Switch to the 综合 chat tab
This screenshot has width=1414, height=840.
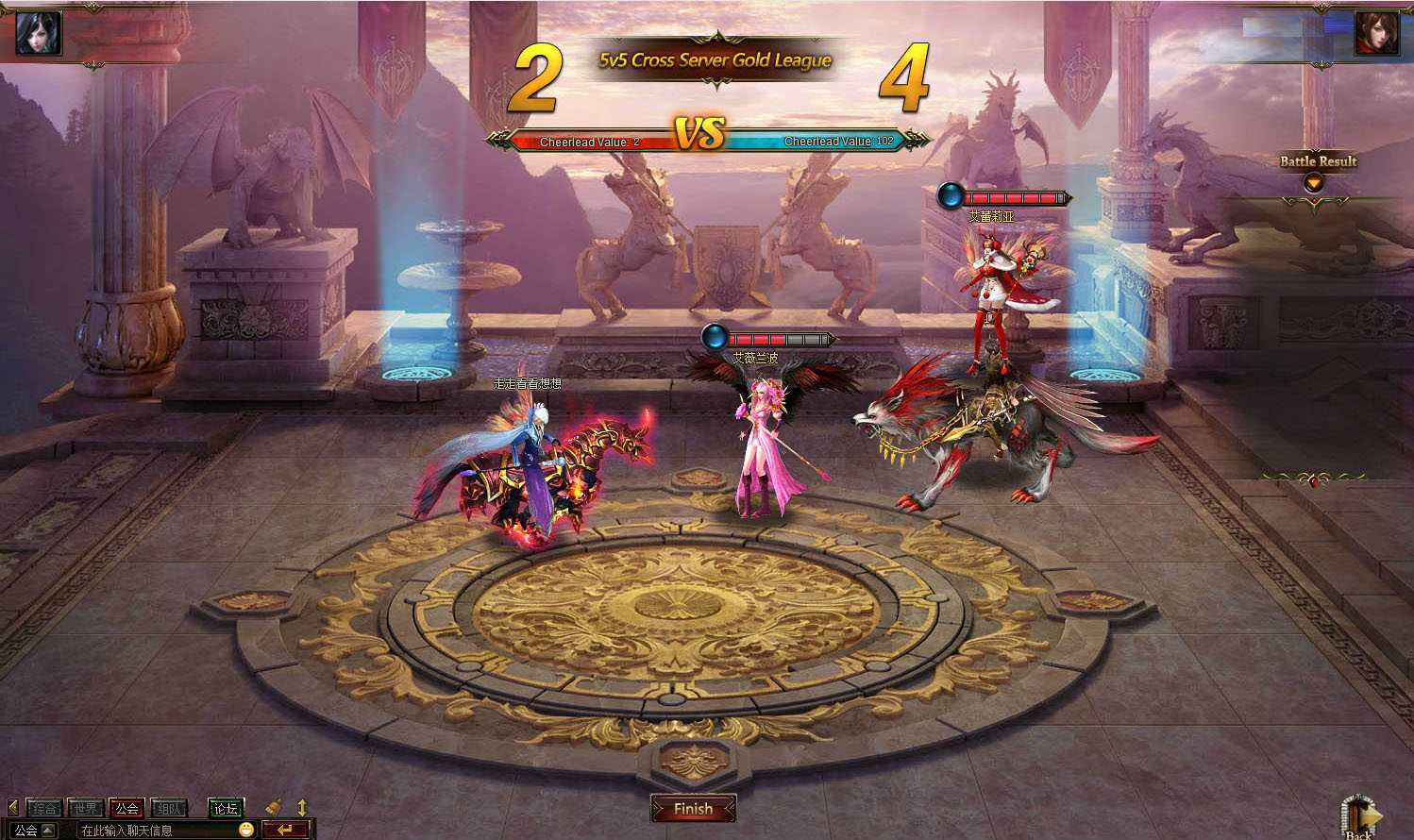pyautogui.click(x=43, y=808)
